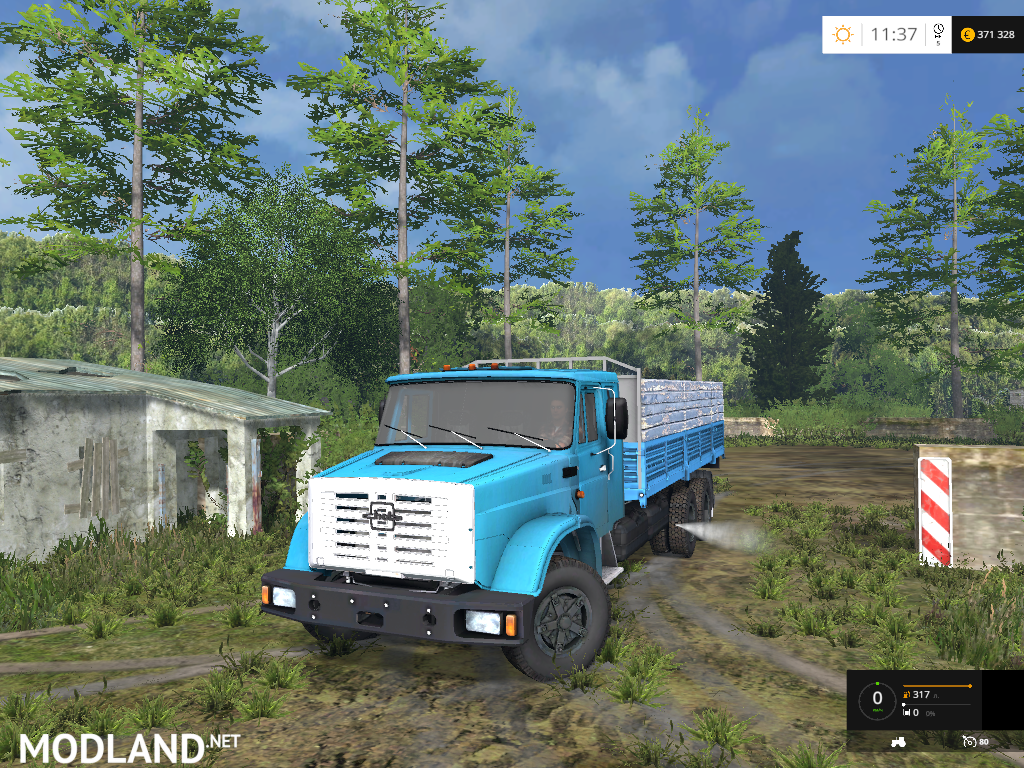Select the white tractor vehicle icon
Viewport: 1024px width, 768px height.
(x=896, y=741)
